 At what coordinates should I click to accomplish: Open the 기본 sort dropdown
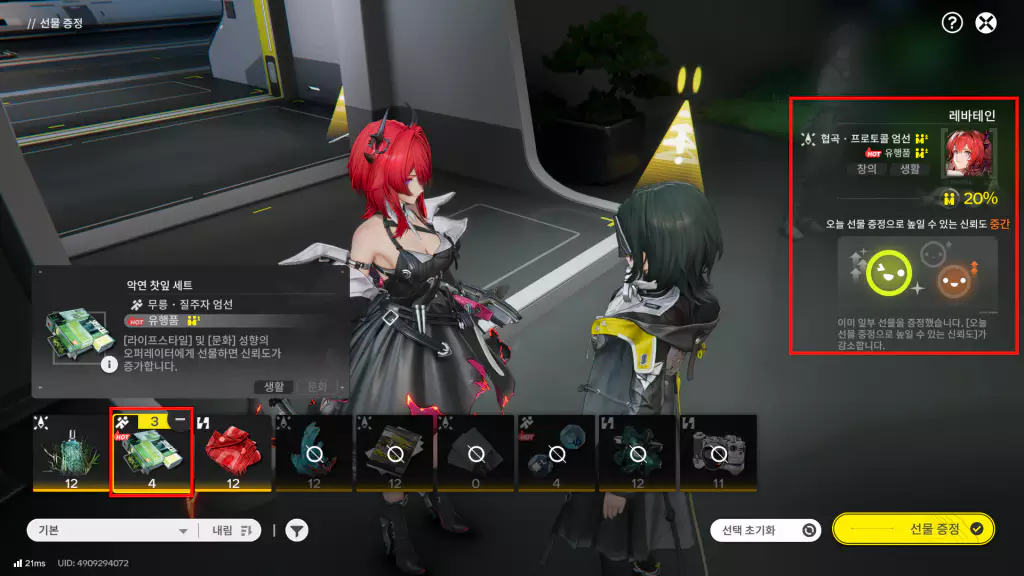(x=110, y=531)
